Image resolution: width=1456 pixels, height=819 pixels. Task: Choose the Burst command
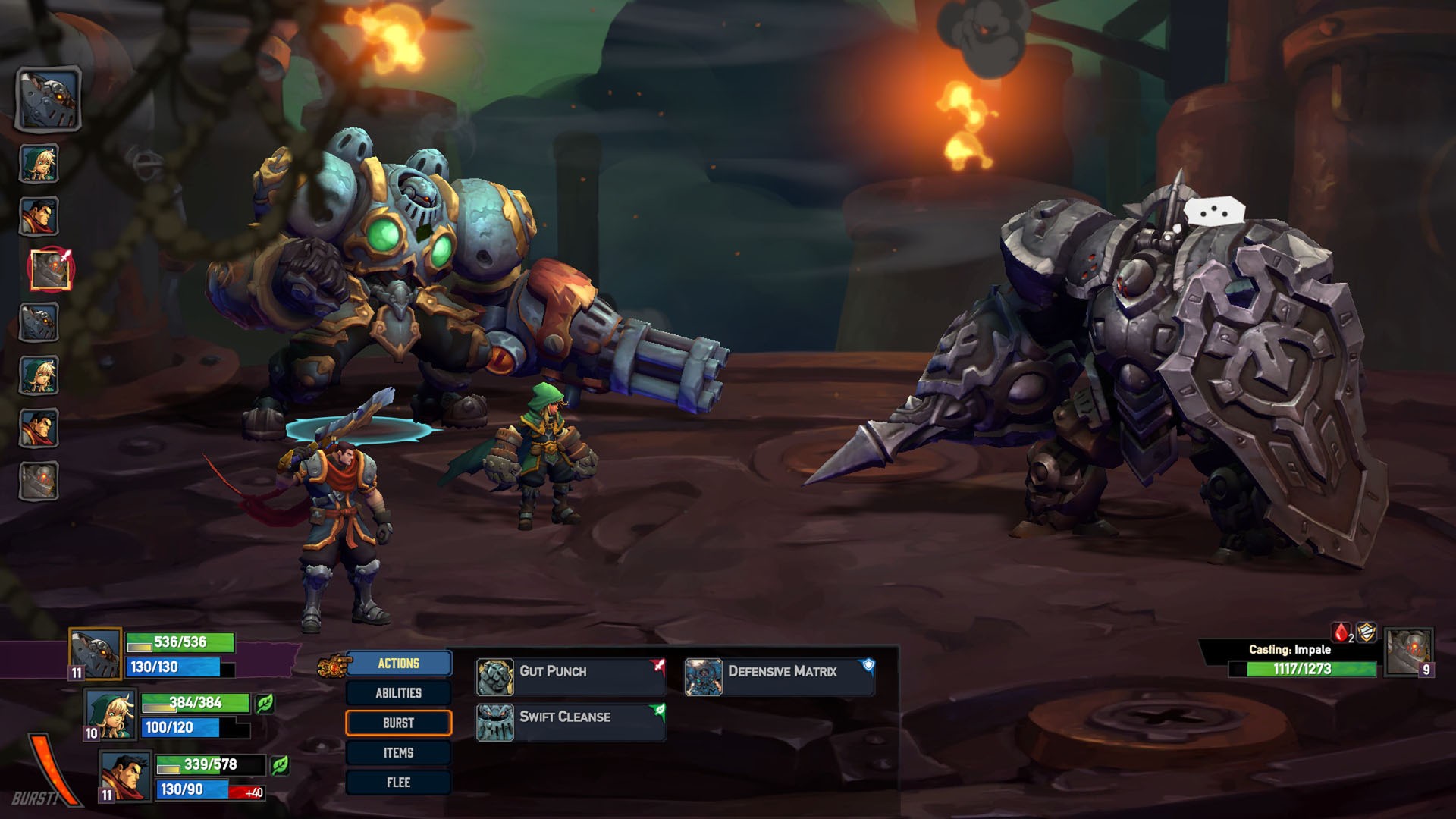tap(398, 723)
